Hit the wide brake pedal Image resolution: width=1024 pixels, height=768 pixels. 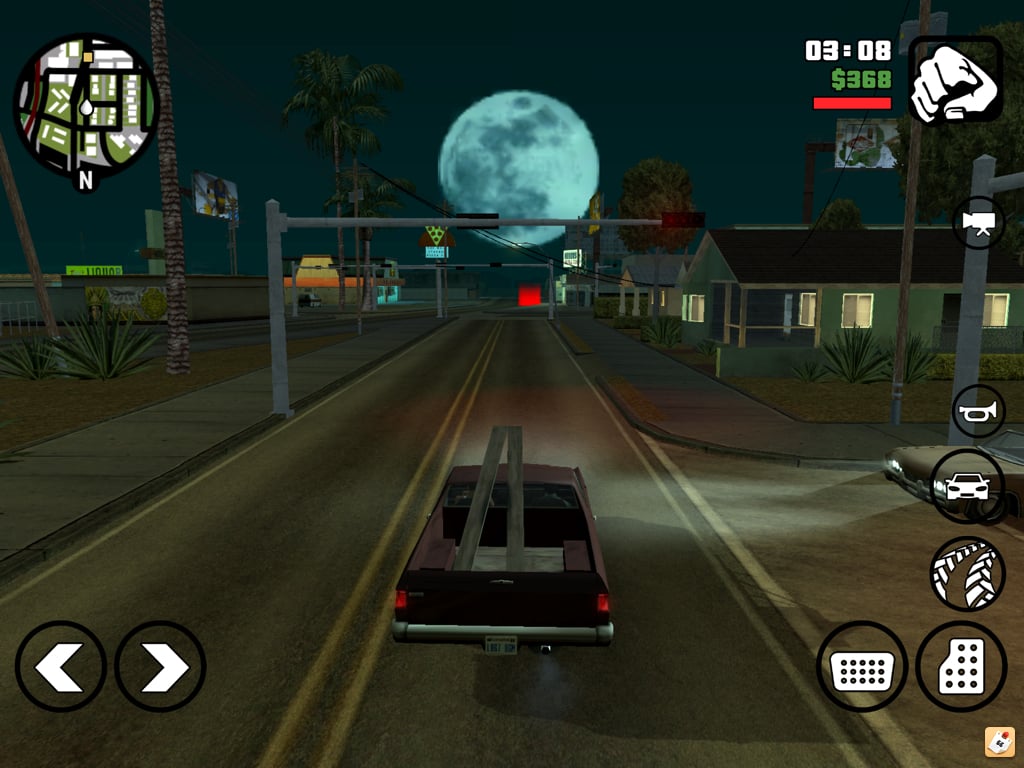(x=862, y=666)
